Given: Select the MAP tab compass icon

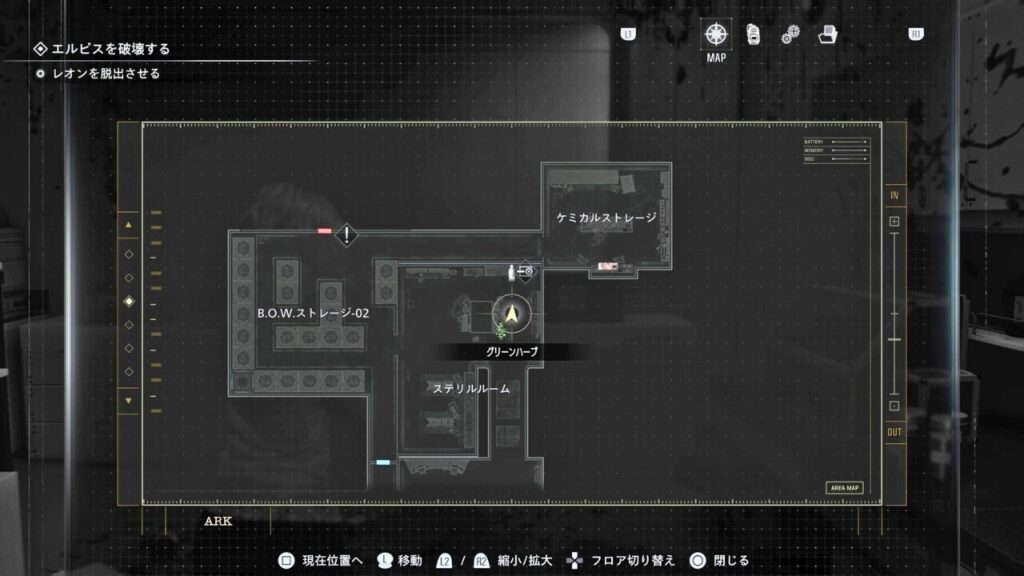Looking at the screenshot, I should point(716,34).
